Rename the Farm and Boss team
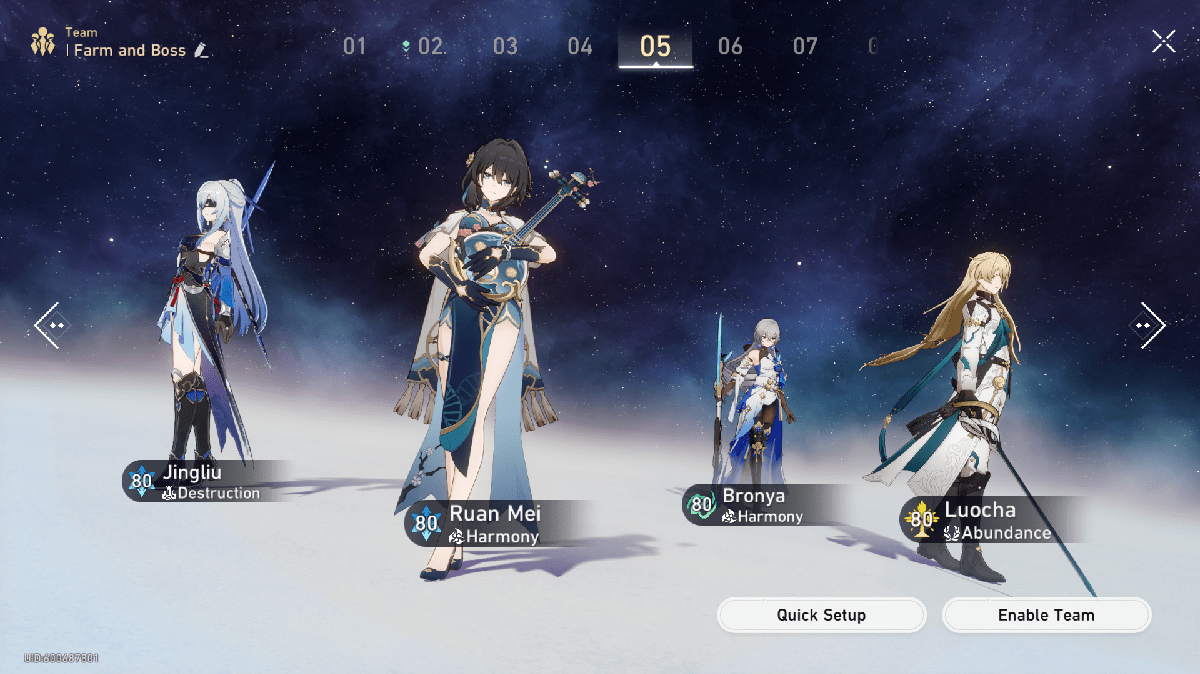This screenshot has width=1200, height=674. pos(202,50)
